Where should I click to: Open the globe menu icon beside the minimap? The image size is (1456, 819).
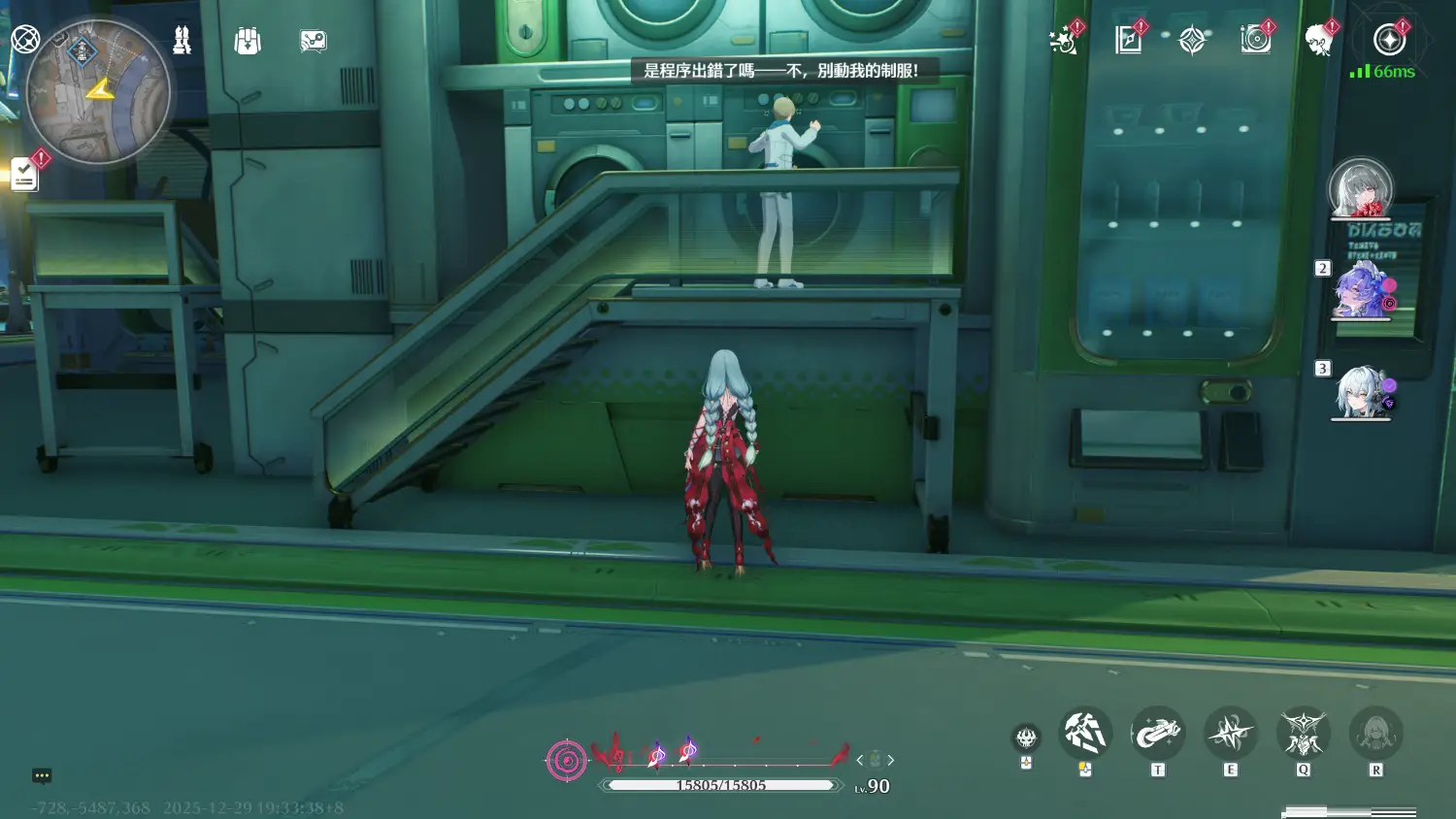click(25, 40)
